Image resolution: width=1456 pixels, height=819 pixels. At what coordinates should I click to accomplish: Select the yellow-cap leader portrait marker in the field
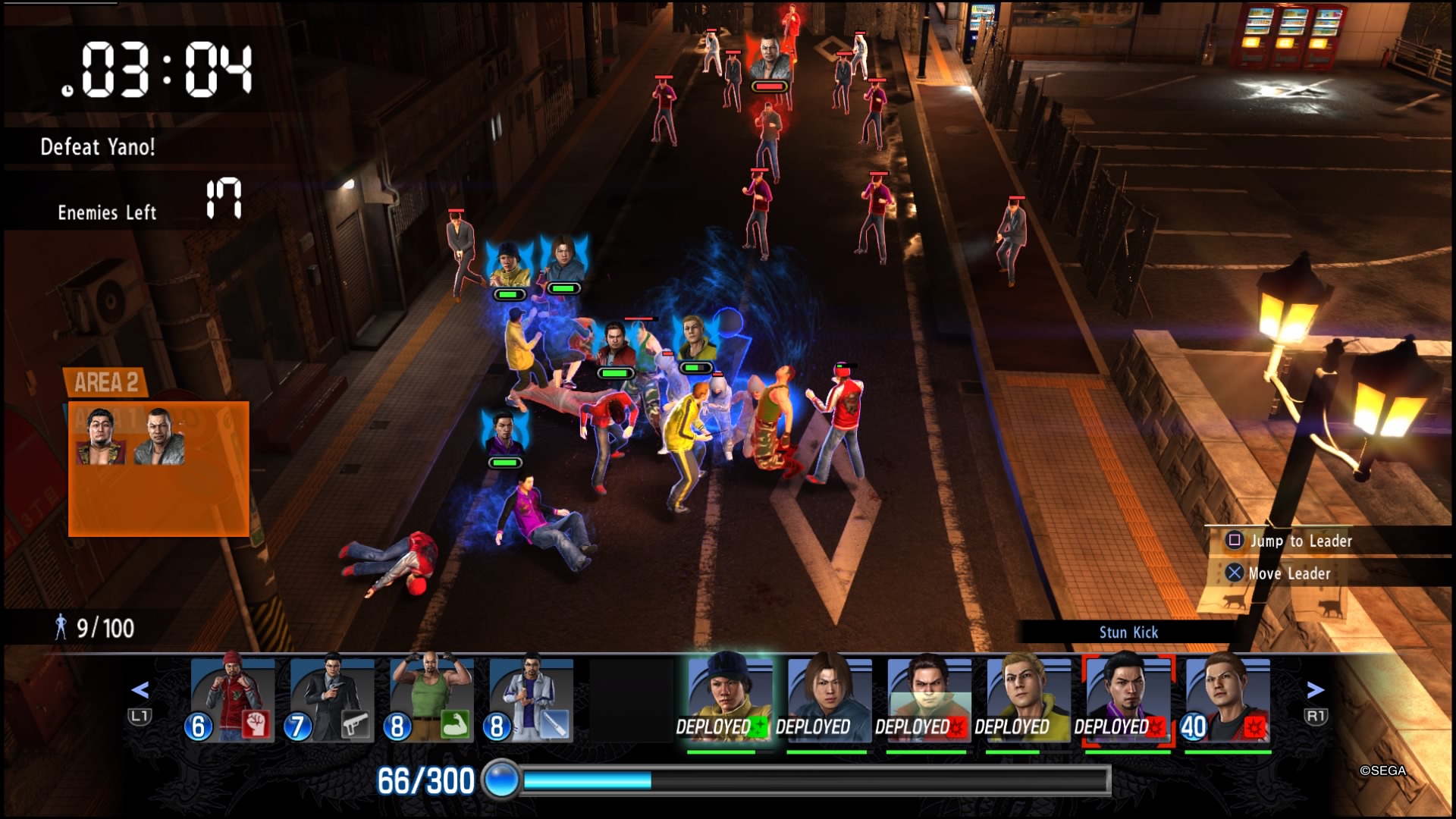pyautogui.click(x=509, y=265)
